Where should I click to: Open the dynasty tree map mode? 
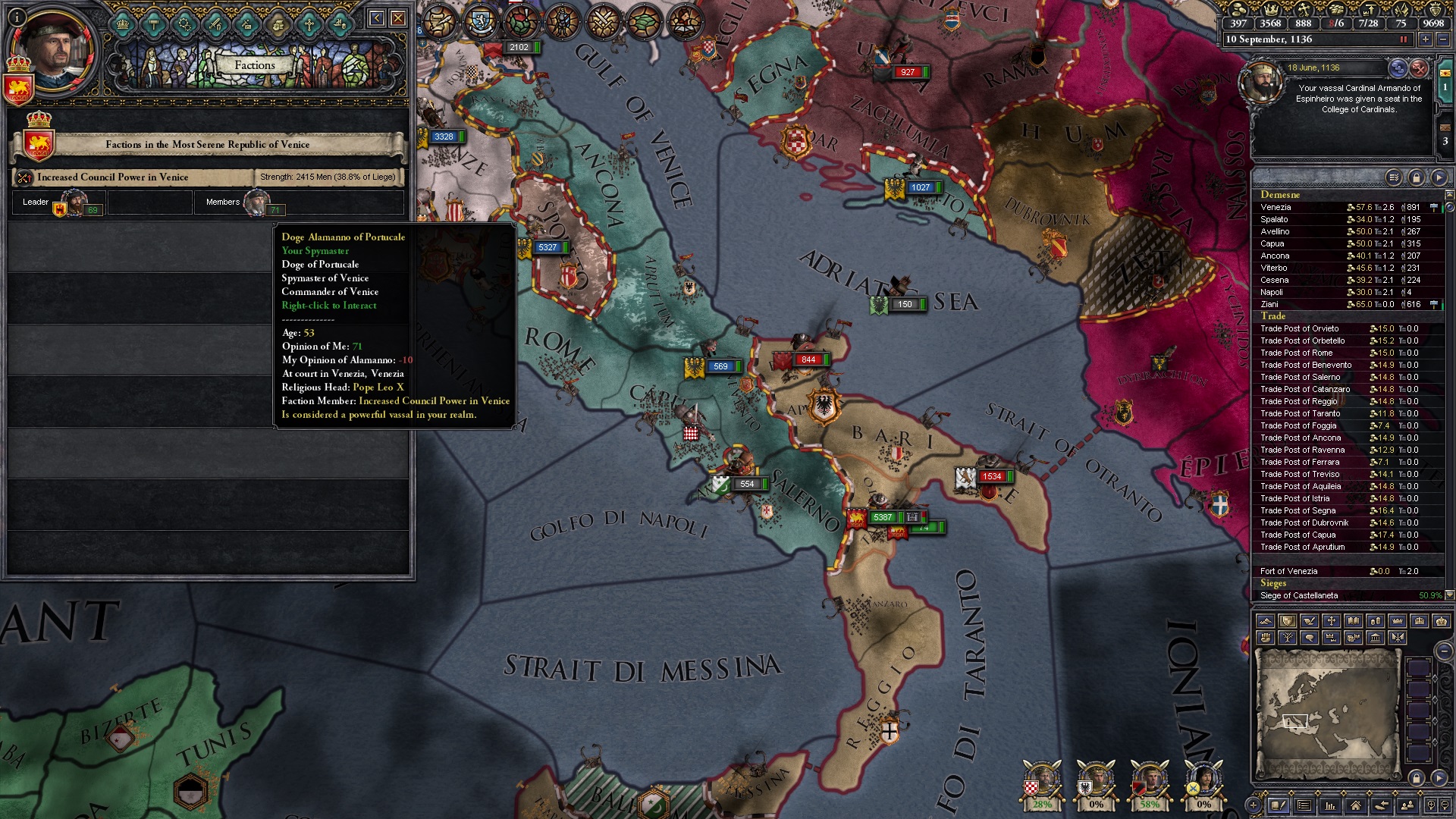1288,639
